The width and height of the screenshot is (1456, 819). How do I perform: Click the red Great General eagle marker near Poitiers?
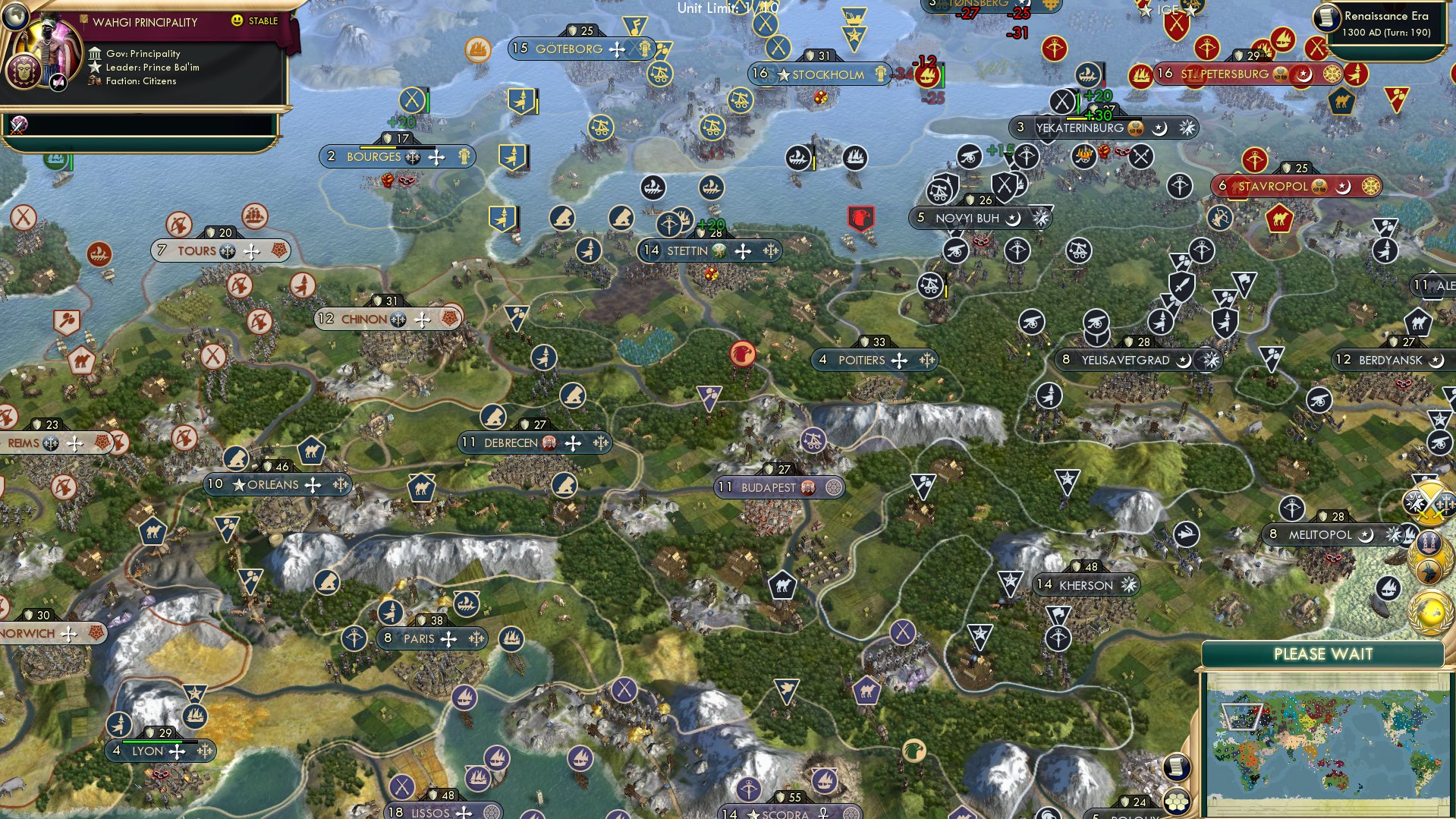(741, 355)
